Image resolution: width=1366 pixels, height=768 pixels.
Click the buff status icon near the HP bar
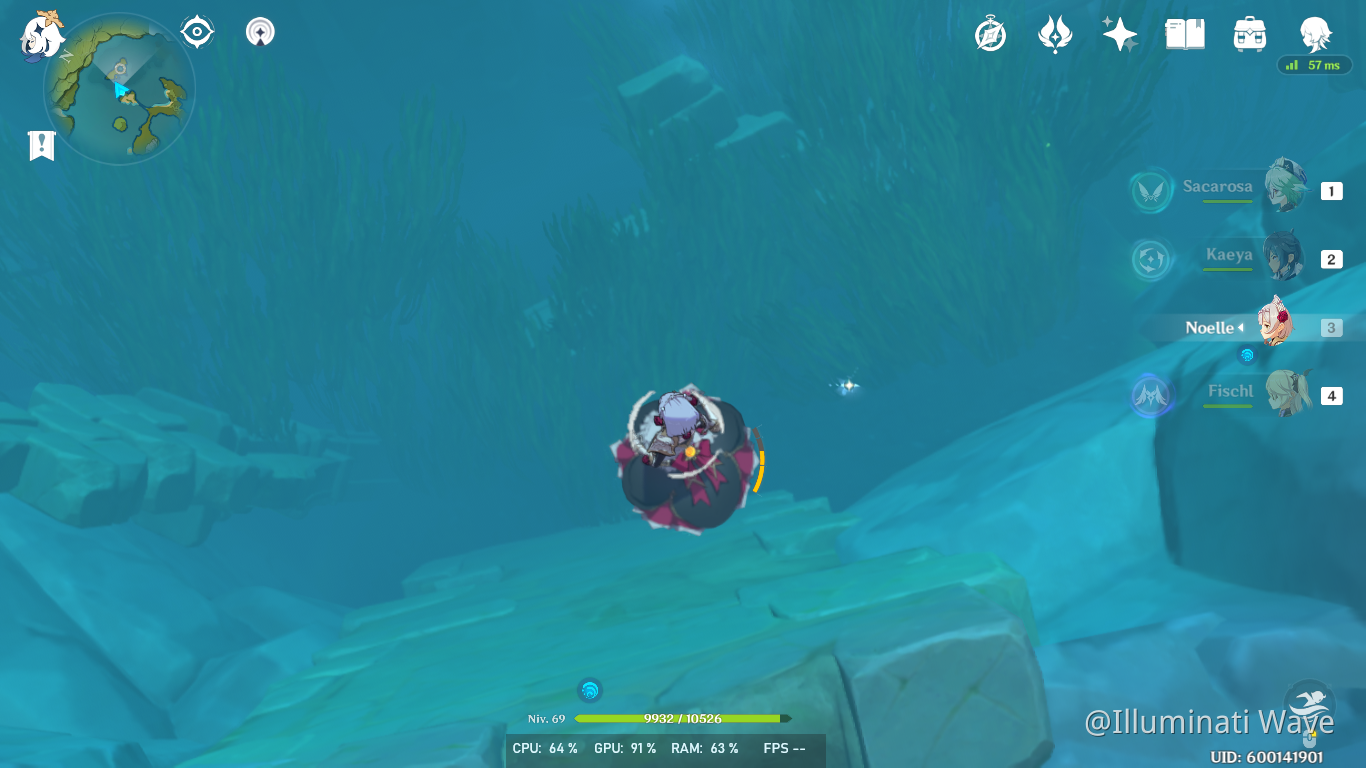[x=589, y=689]
